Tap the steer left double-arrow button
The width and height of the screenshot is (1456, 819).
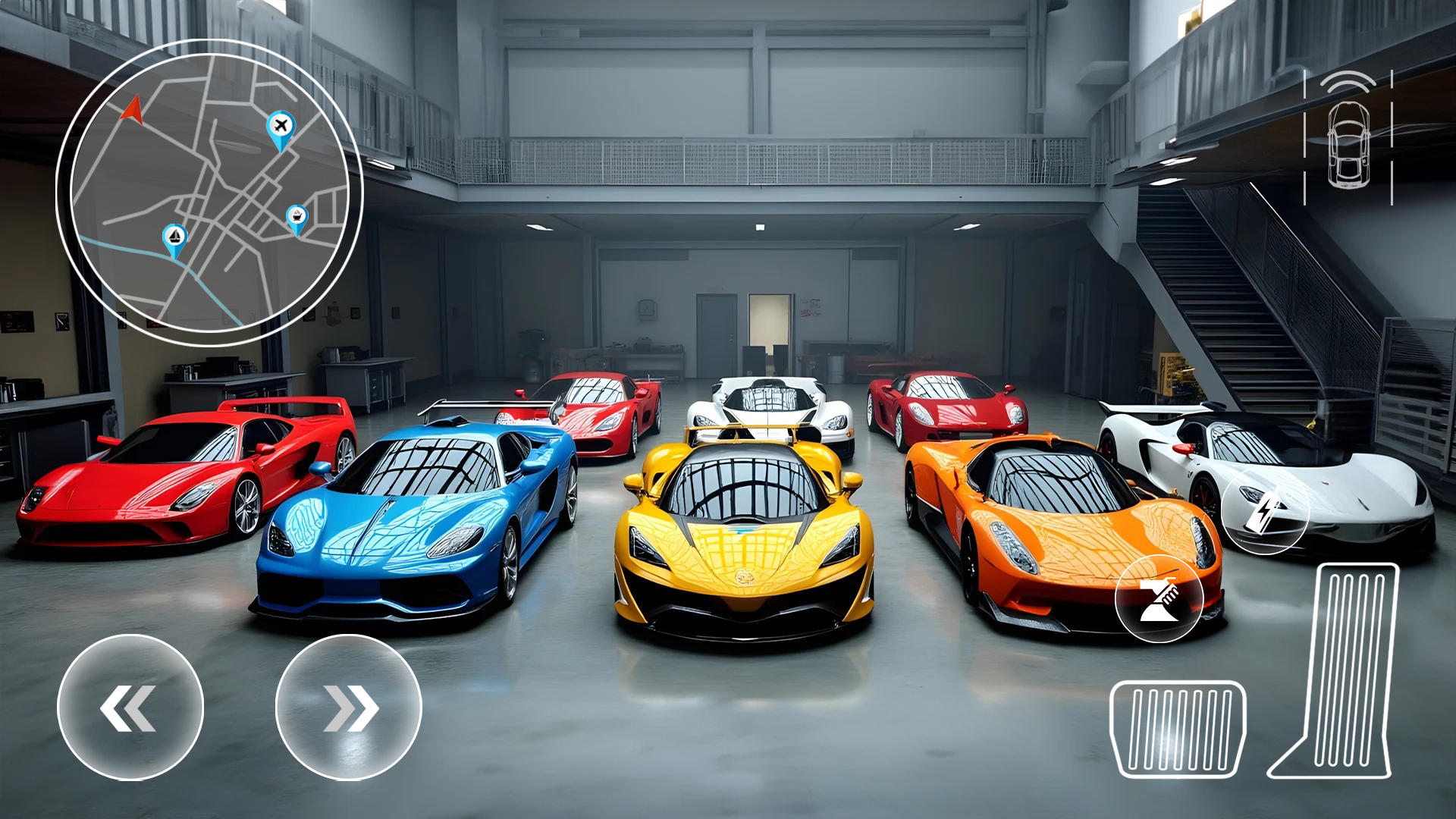tap(130, 708)
